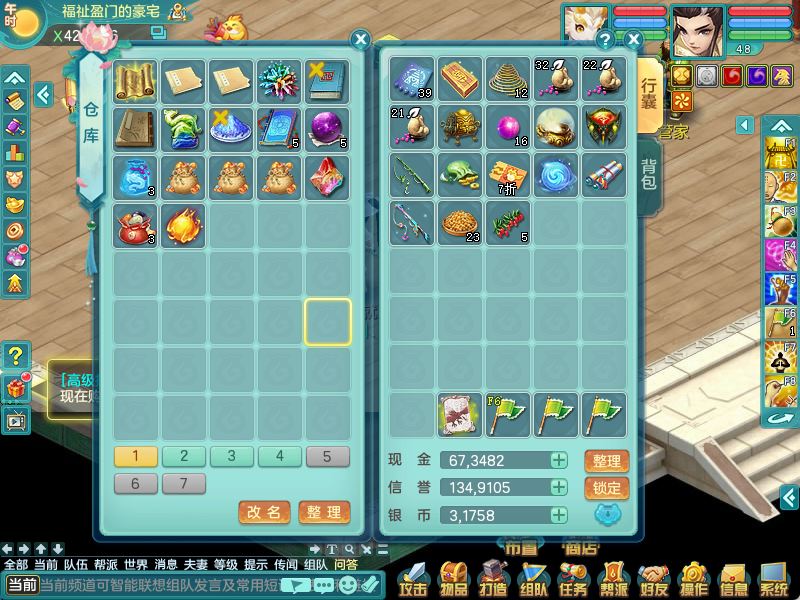Open the inventory help question mark
The height and width of the screenshot is (600, 800).
605,40
